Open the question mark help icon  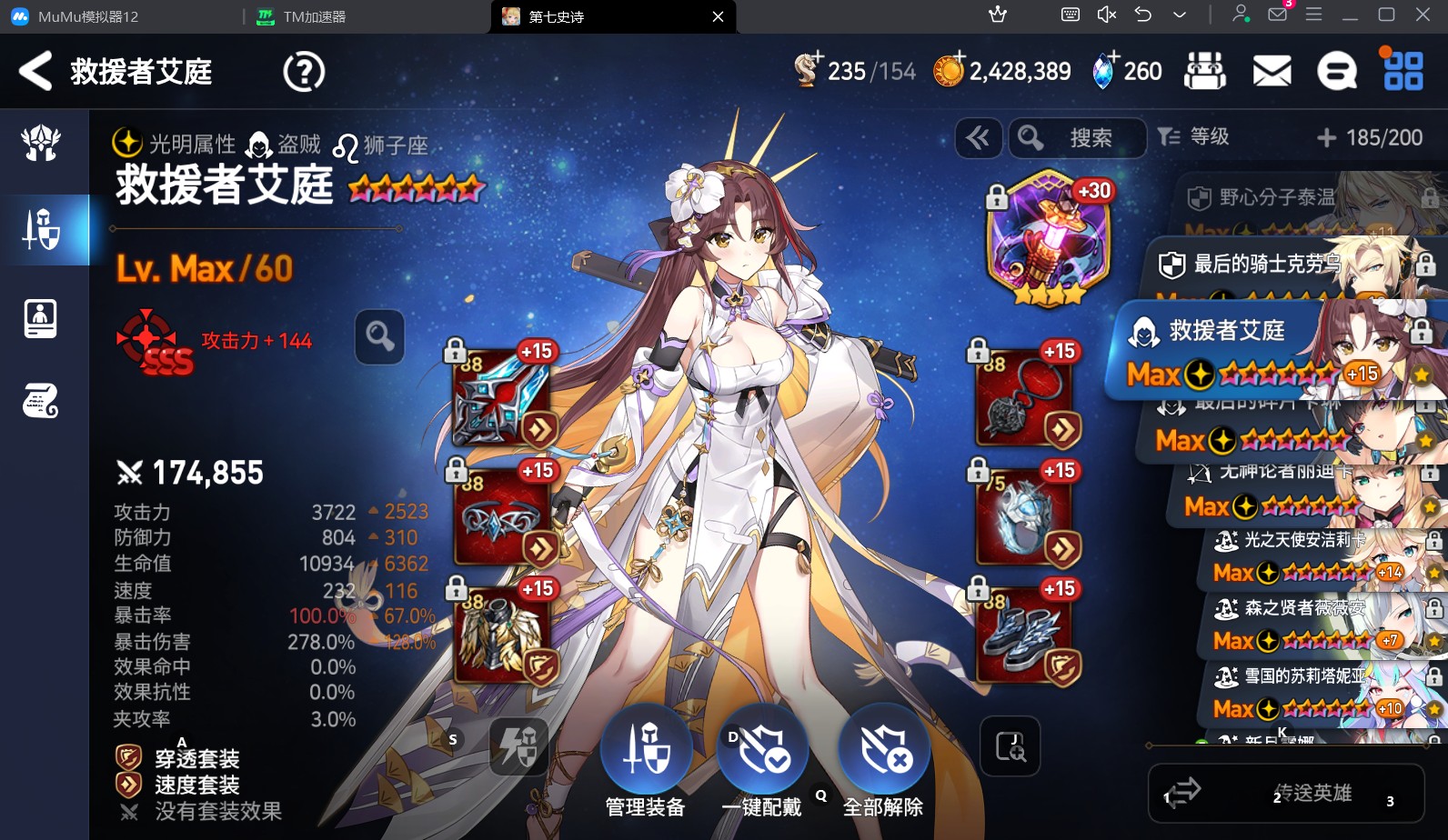(x=304, y=71)
